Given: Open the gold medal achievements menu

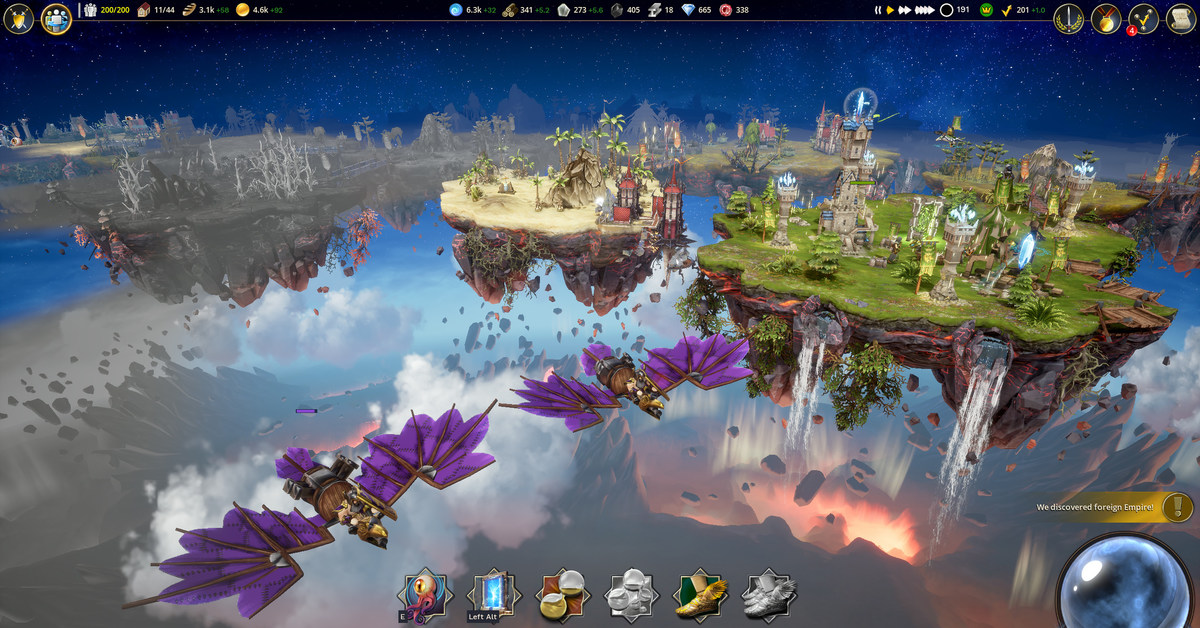Looking at the screenshot, I should (1106, 18).
